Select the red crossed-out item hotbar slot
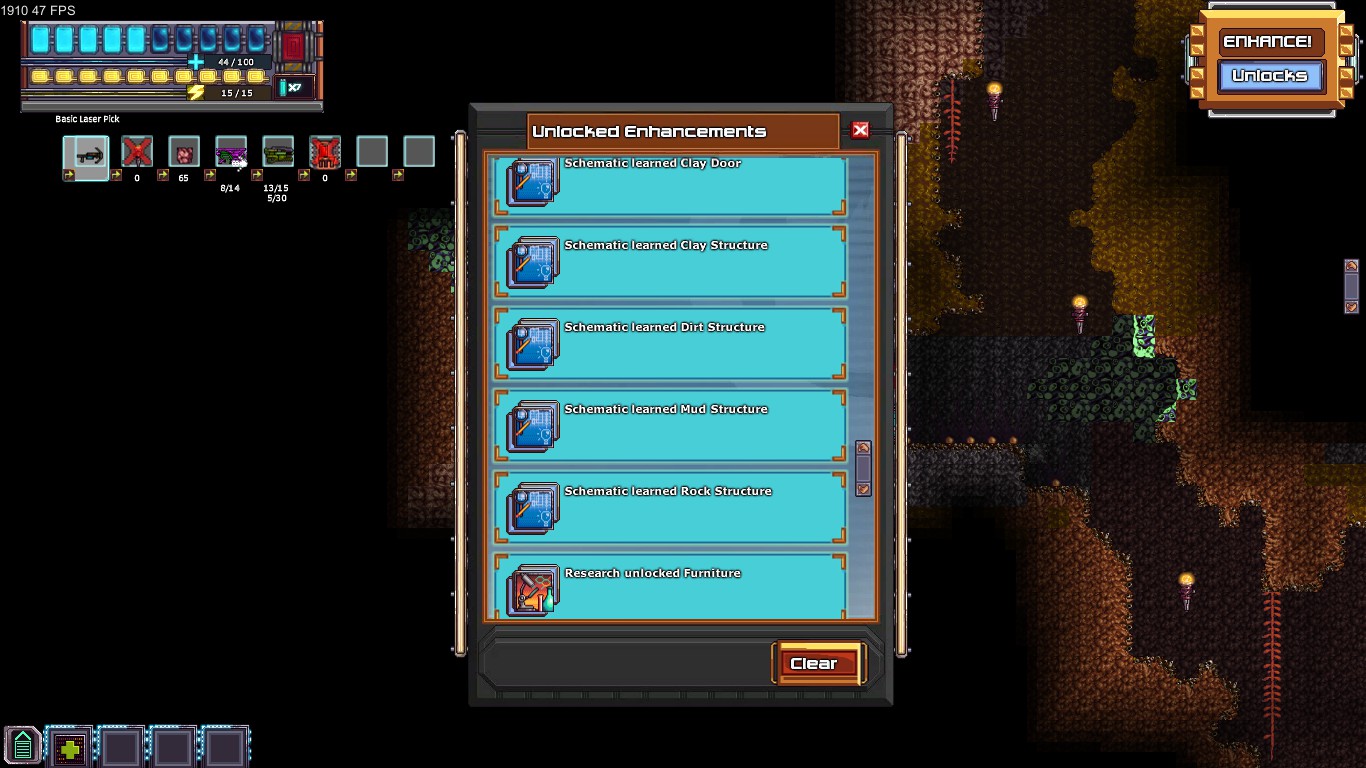This screenshot has height=768, width=1366. click(137, 153)
